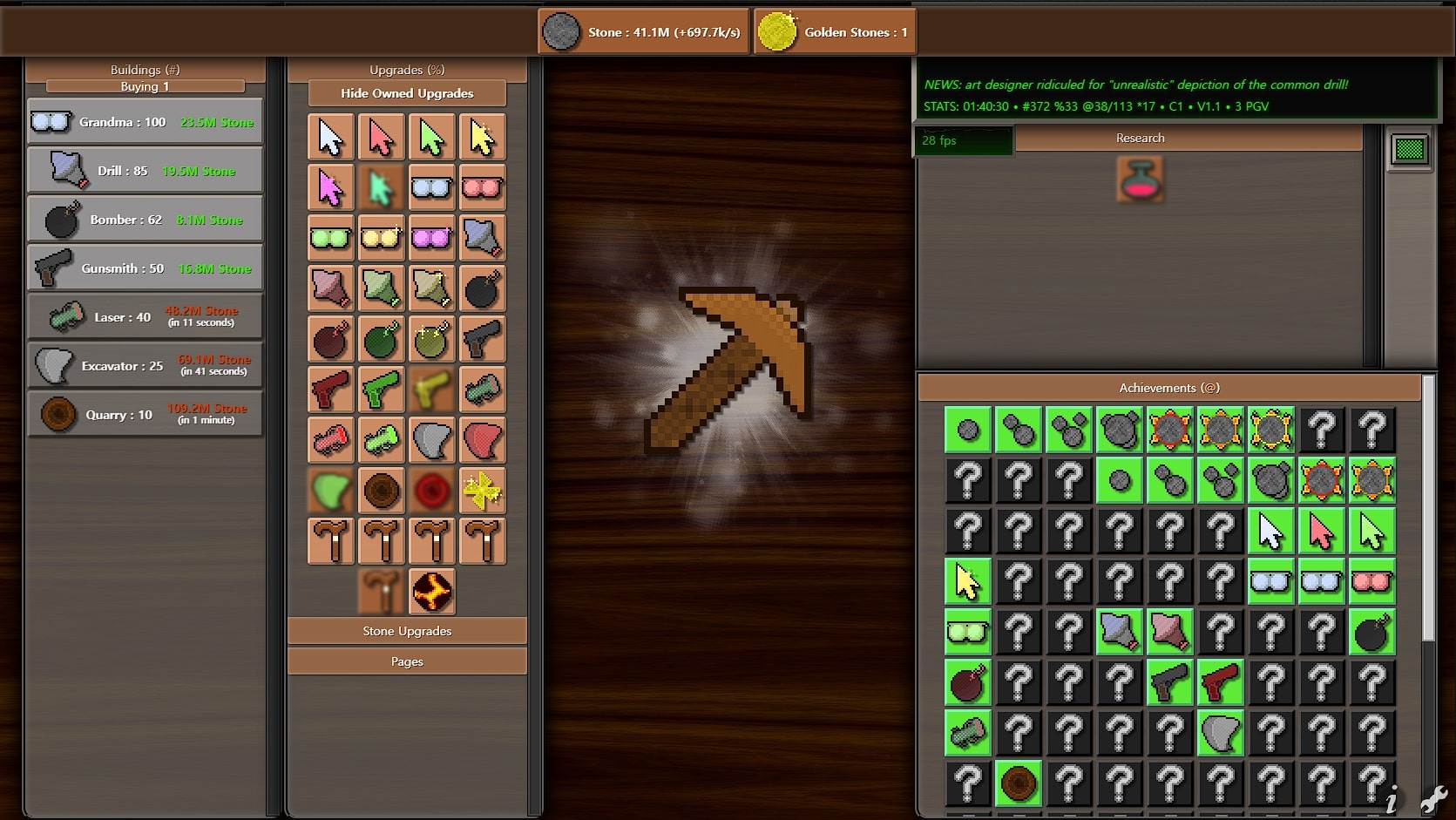Click the Quarry building row

tap(145, 415)
